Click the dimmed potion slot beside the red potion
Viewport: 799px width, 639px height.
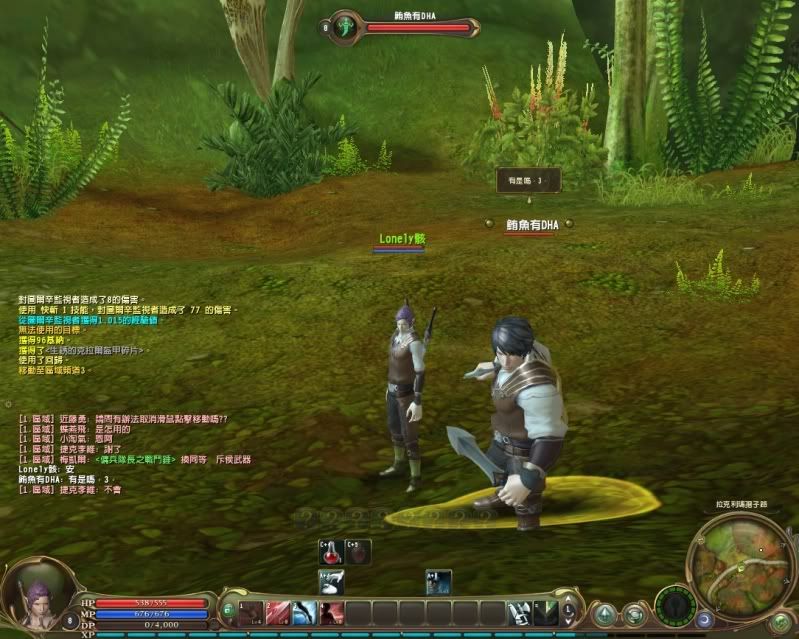point(357,551)
